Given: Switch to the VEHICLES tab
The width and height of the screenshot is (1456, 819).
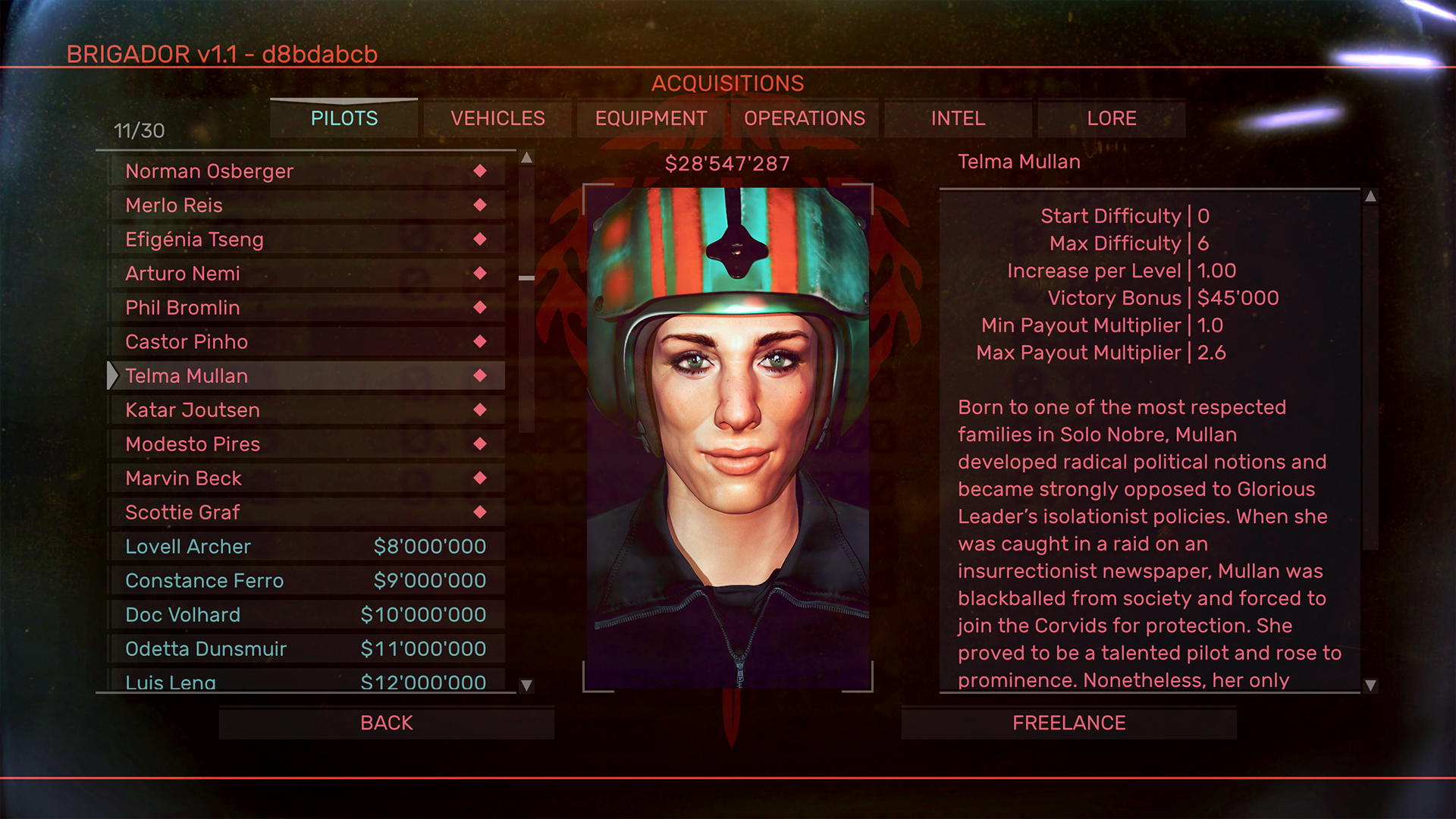Looking at the screenshot, I should pyautogui.click(x=497, y=118).
